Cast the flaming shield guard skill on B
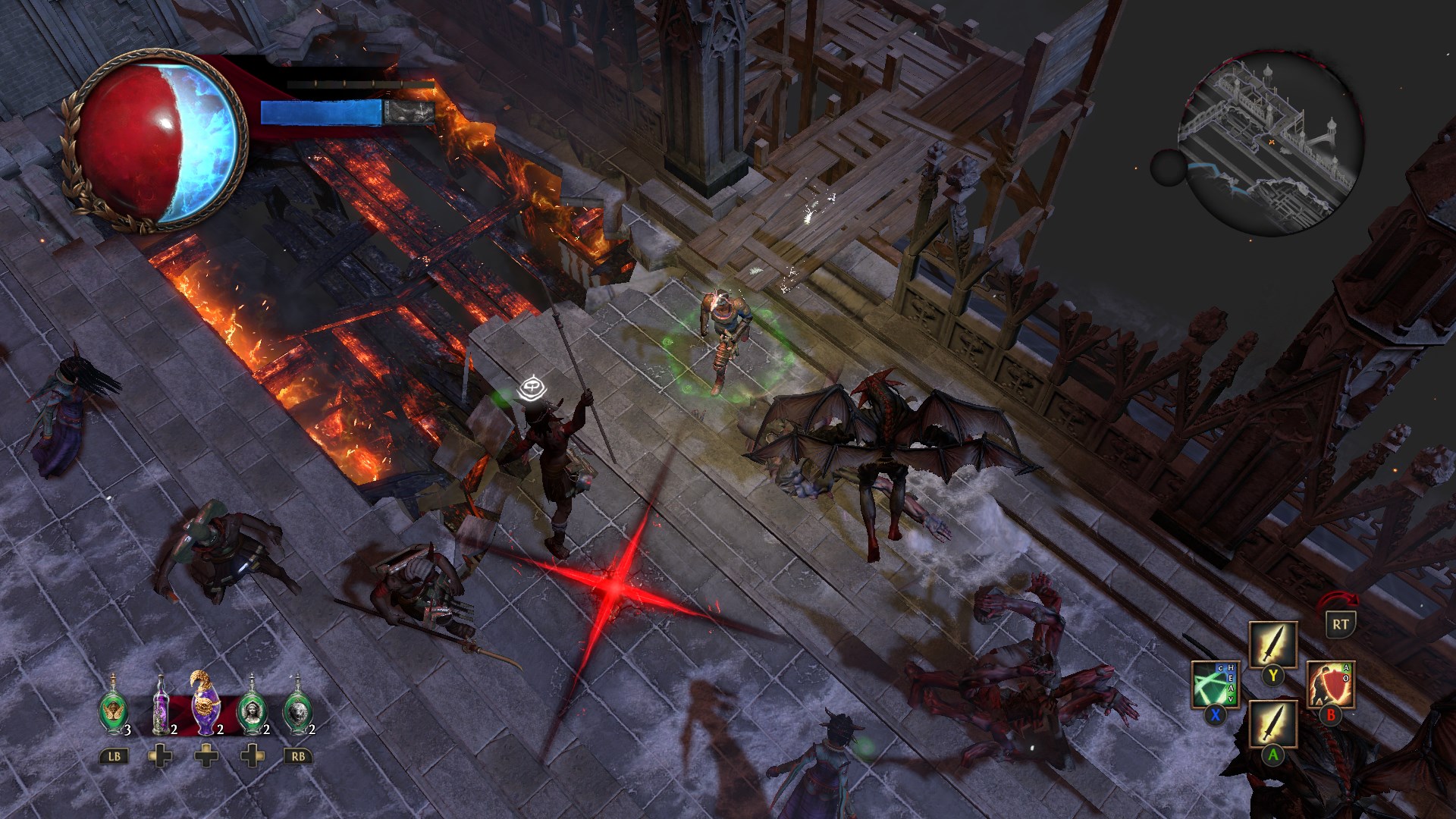Screen dimensions: 1456x819 1330,685
